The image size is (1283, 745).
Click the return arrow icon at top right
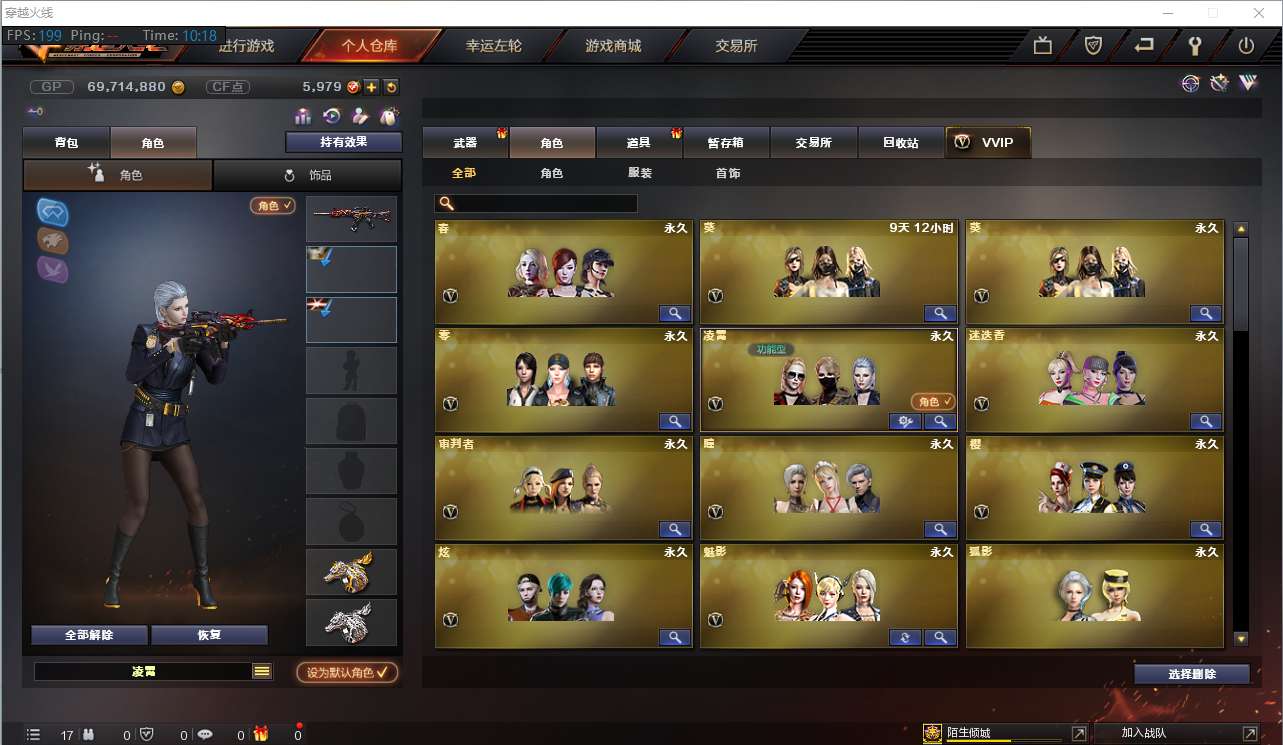point(1144,45)
